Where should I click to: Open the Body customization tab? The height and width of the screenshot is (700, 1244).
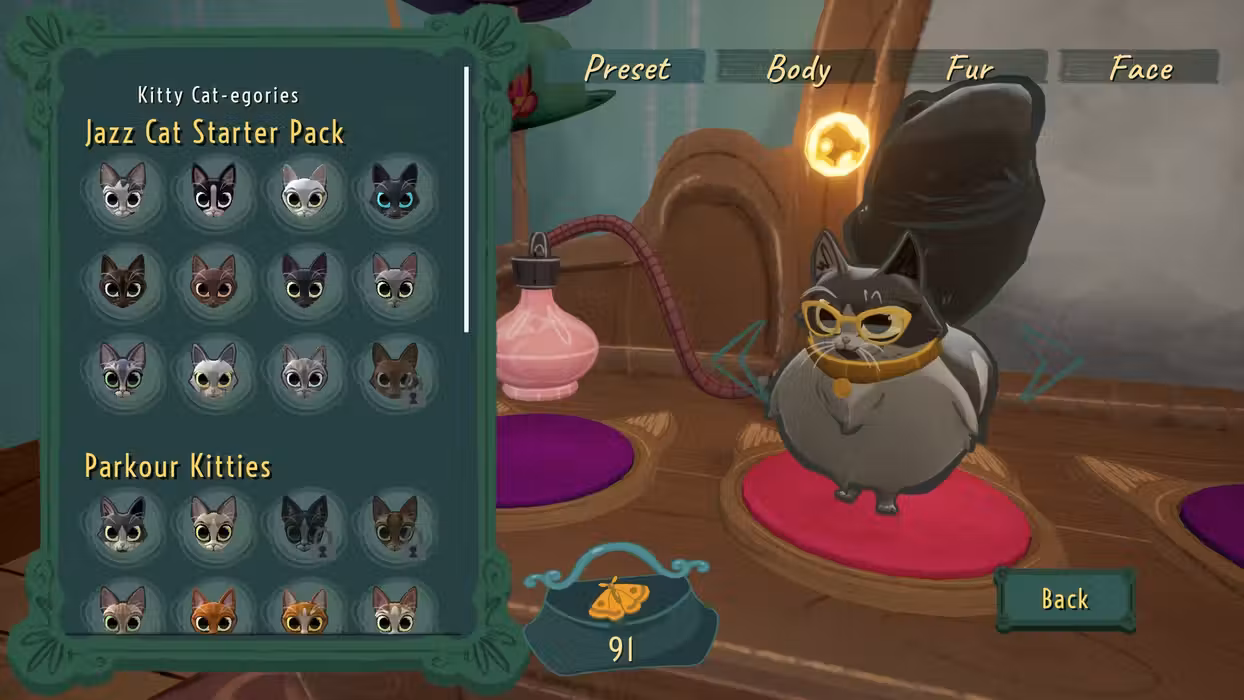(x=798, y=68)
